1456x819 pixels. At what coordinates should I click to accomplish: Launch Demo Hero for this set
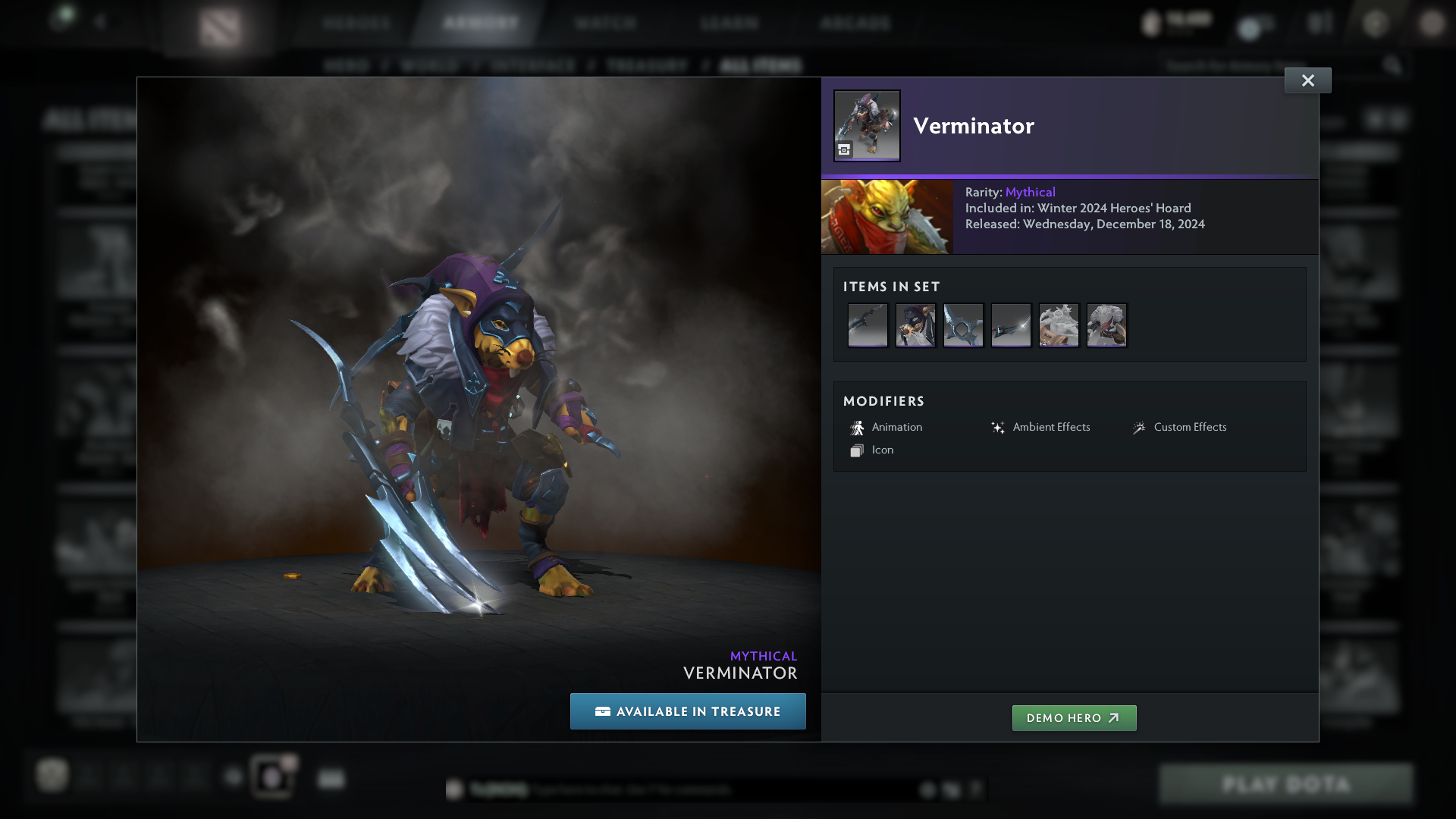(1074, 718)
